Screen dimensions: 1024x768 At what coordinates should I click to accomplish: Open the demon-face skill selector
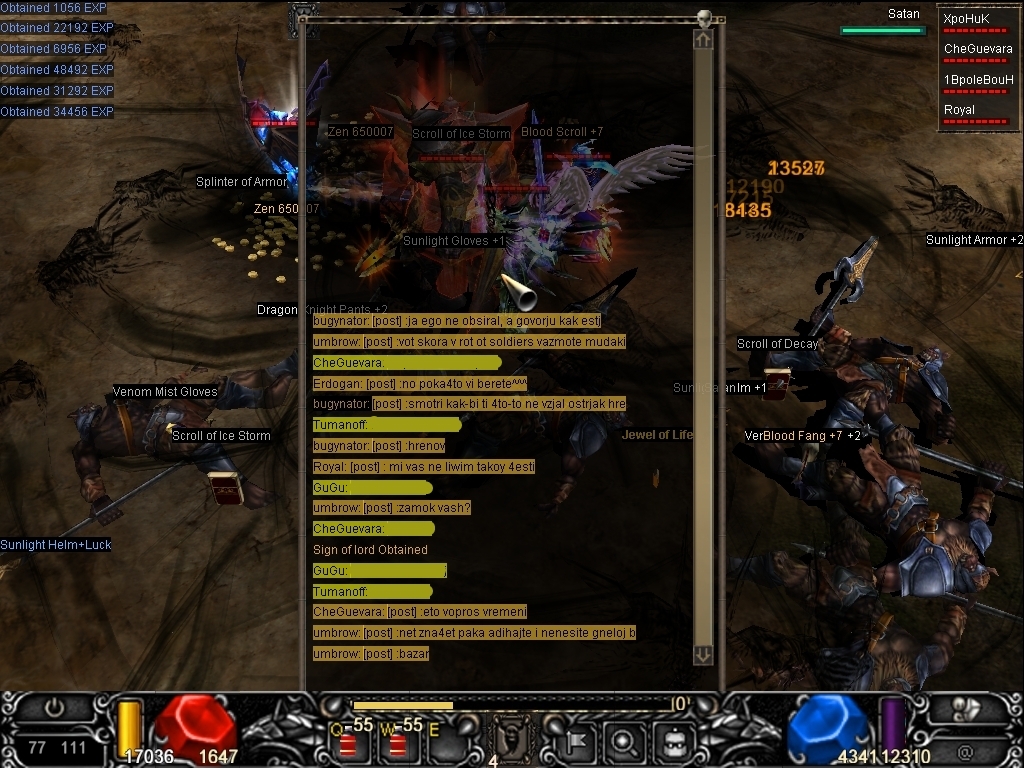(515, 741)
